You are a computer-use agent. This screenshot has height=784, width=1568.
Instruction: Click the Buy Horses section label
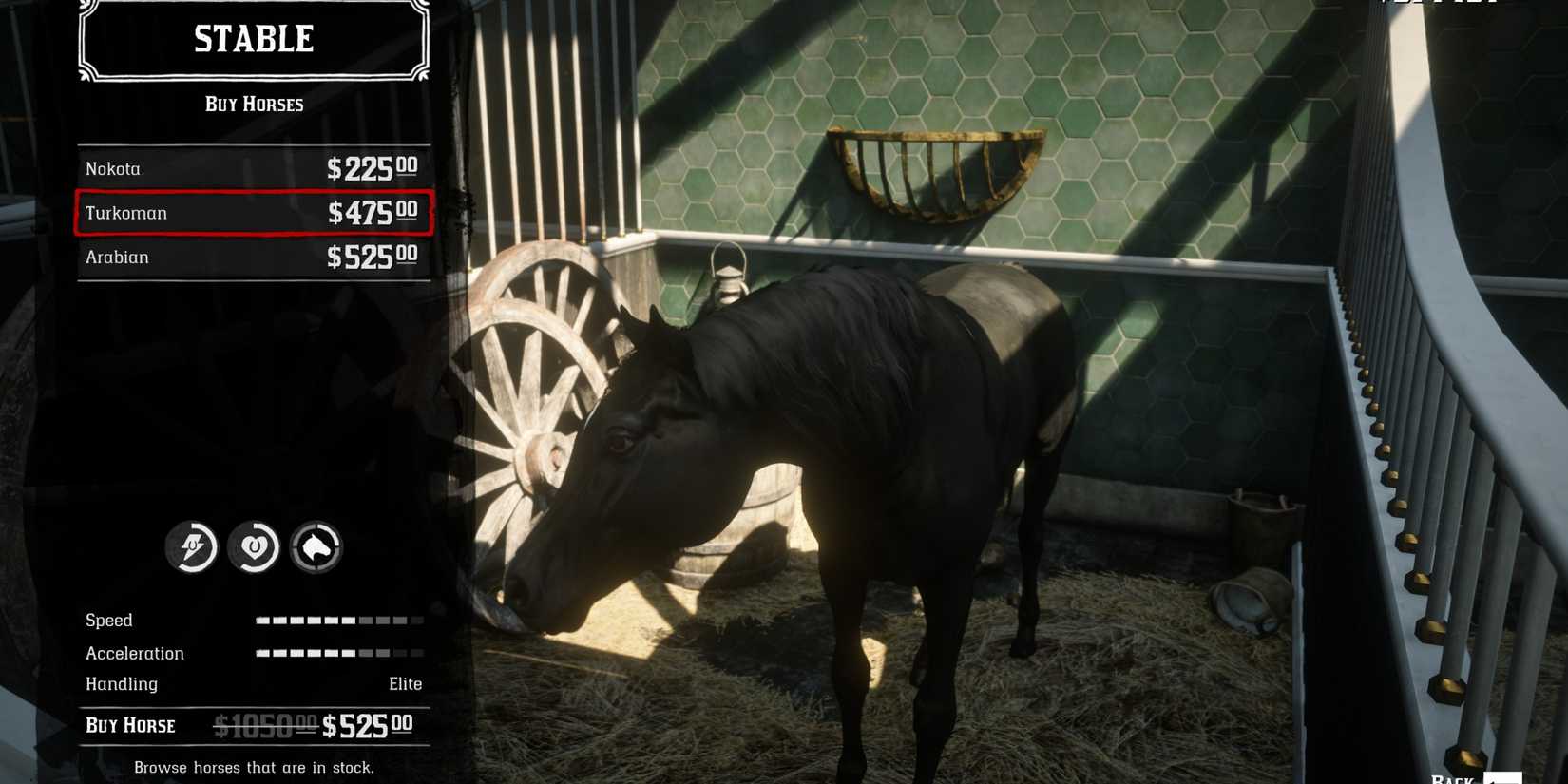(x=252, y=104)
